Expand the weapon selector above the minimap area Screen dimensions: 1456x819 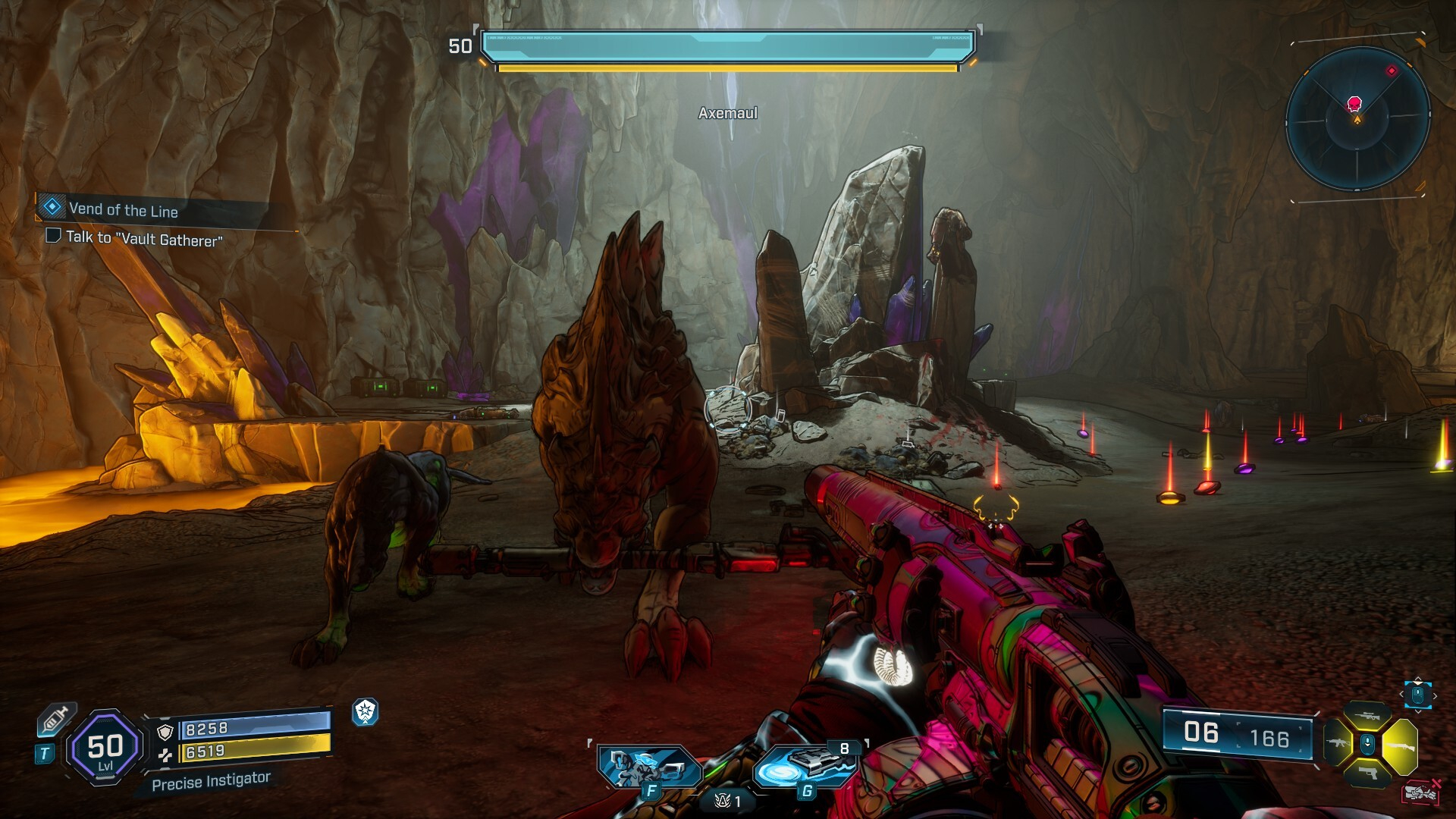(x=1419, y=695)
